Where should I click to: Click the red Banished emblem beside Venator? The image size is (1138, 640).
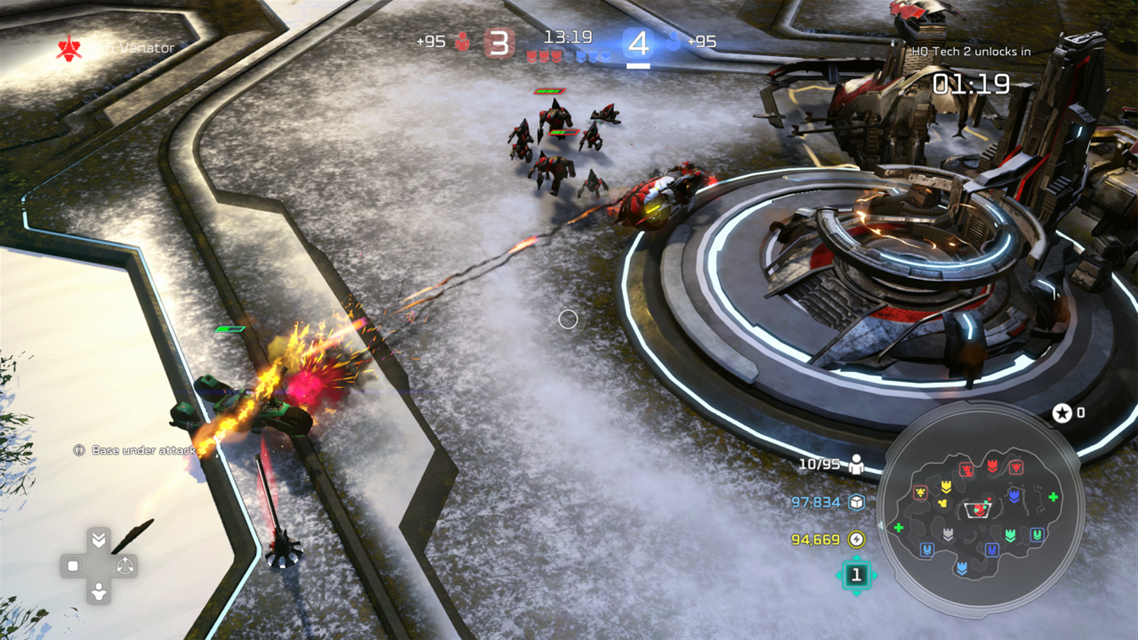[69, 47]
